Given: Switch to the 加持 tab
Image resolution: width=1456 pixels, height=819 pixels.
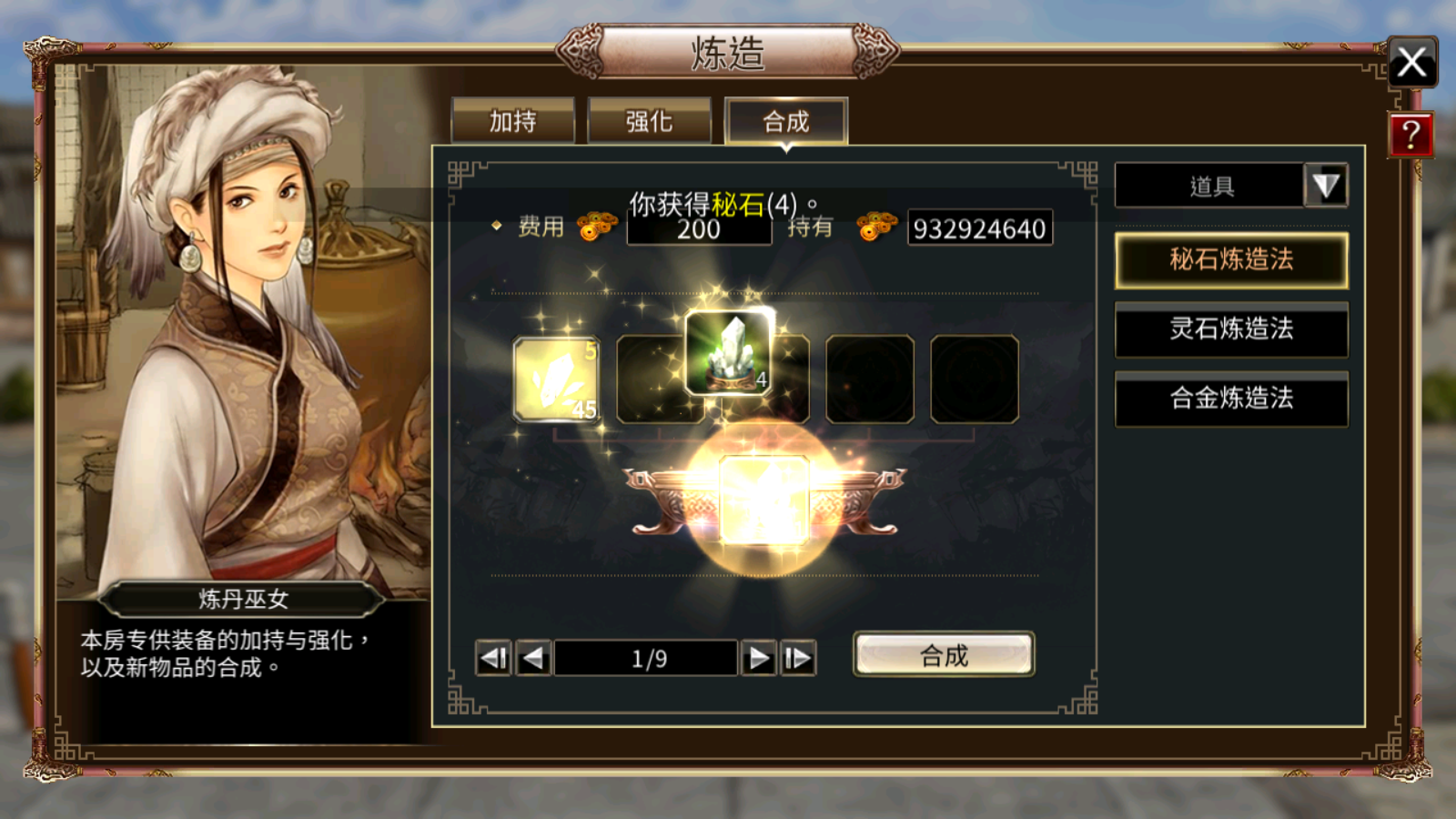Looking at the screenshot, I should point(514,120).
